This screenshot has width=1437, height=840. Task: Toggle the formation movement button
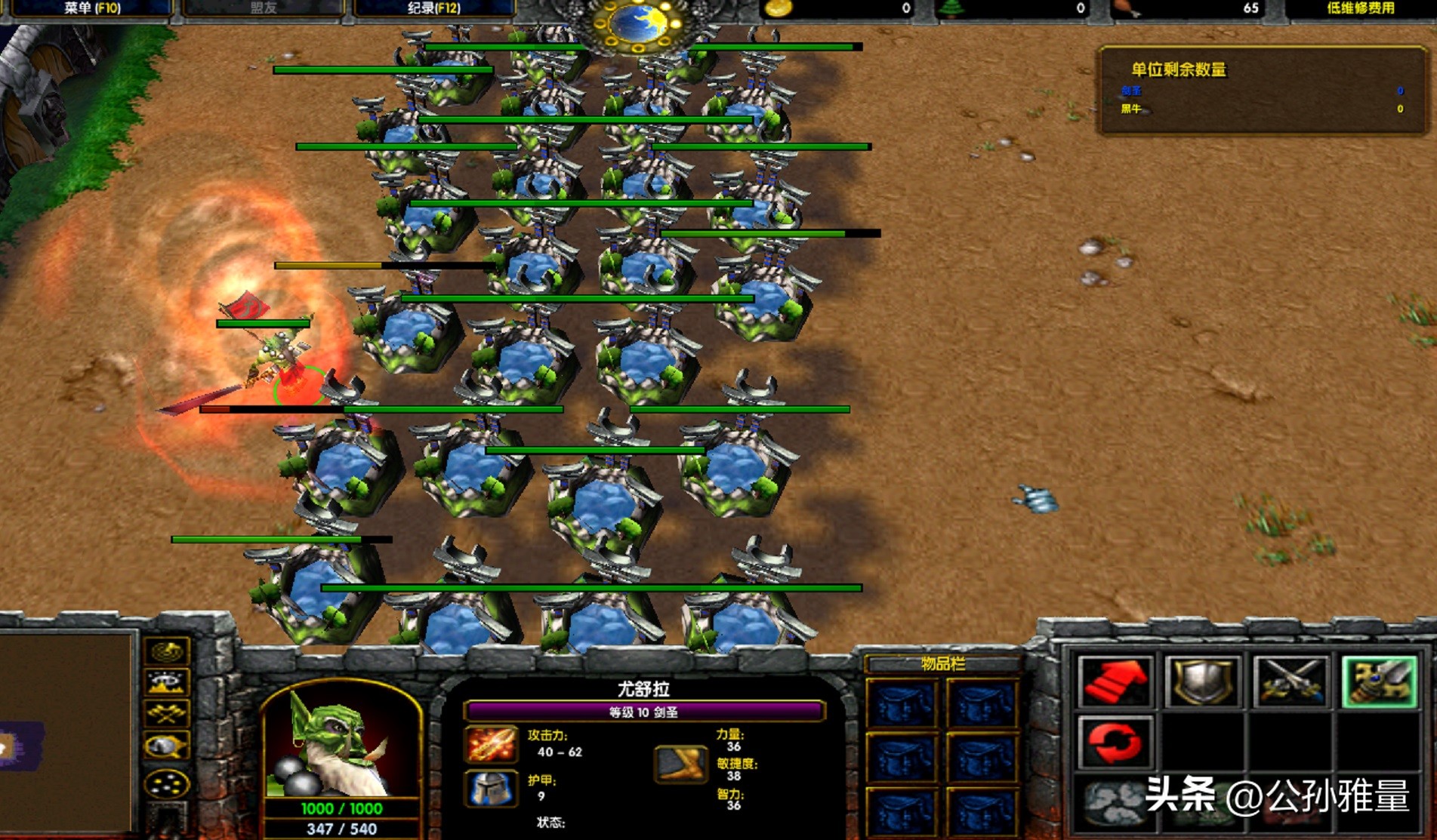[167, 783]
